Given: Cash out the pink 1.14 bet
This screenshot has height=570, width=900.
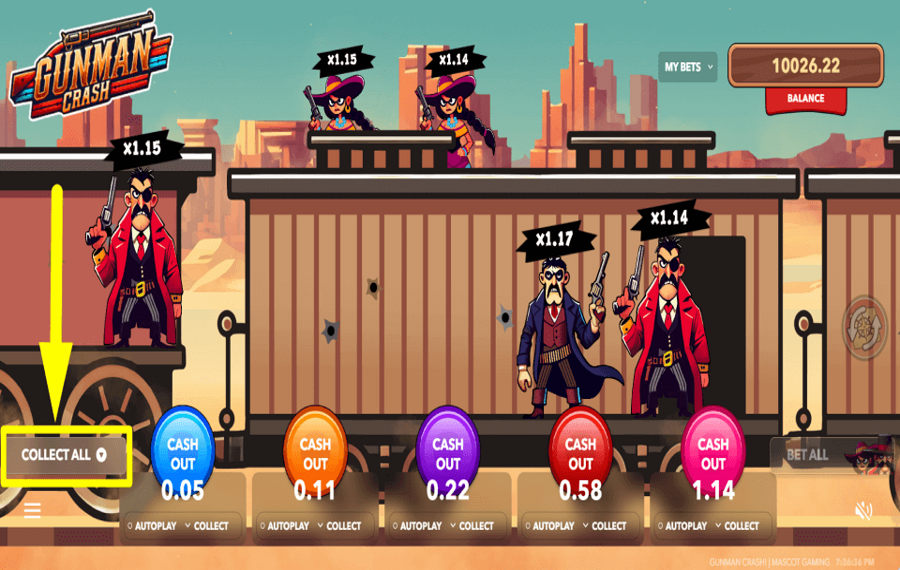Looking at the screenshot, I should coord(713,454).
